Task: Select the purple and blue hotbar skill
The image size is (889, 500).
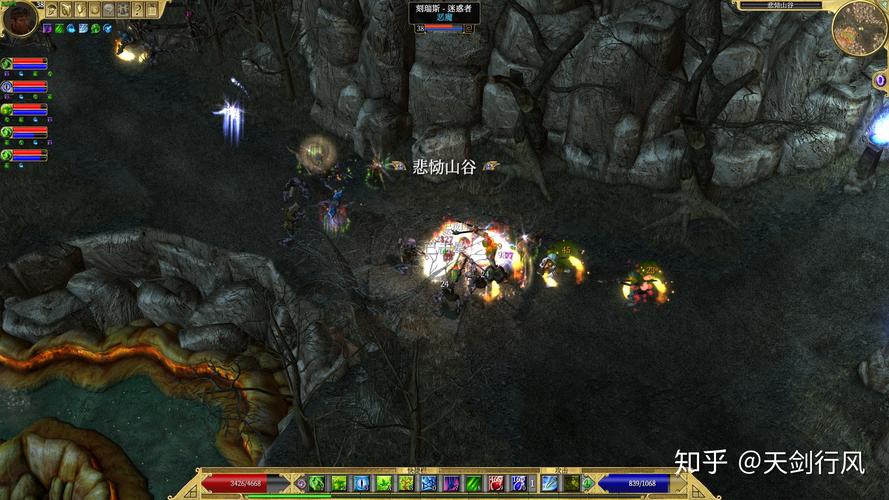Action: (x=451, y=484)
